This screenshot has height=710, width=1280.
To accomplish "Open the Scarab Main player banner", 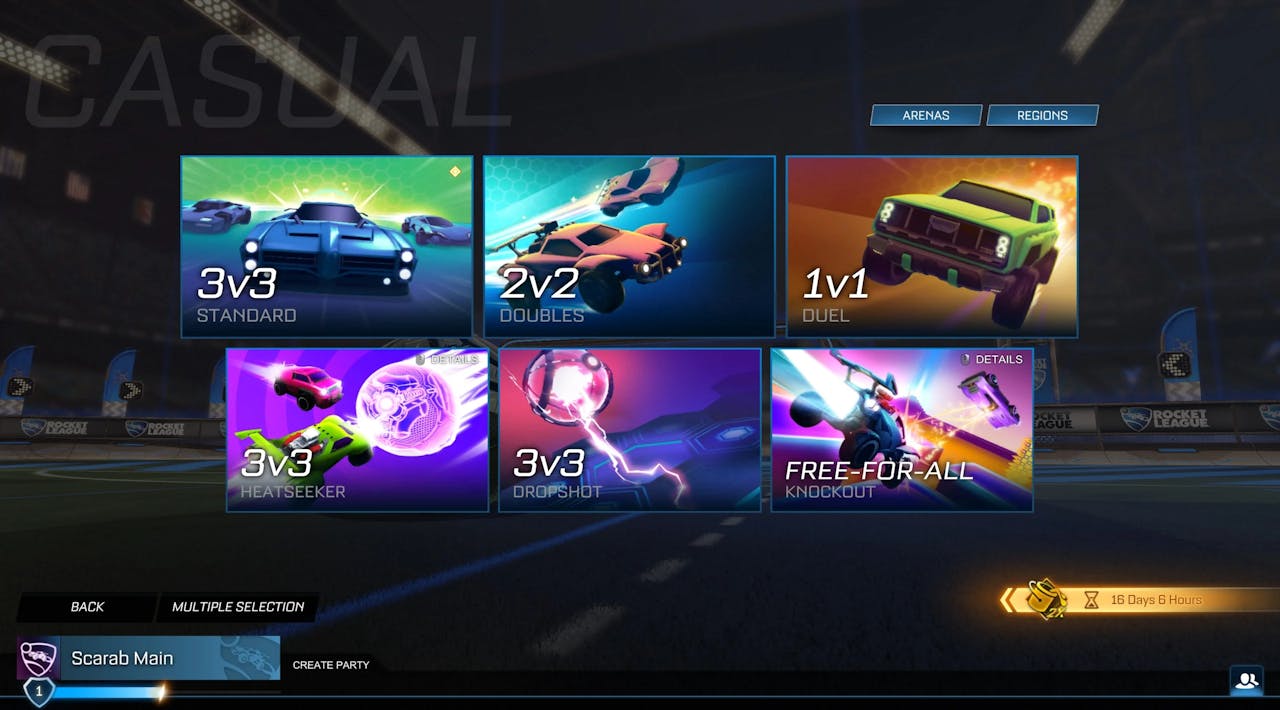I will tap(150, 658).
